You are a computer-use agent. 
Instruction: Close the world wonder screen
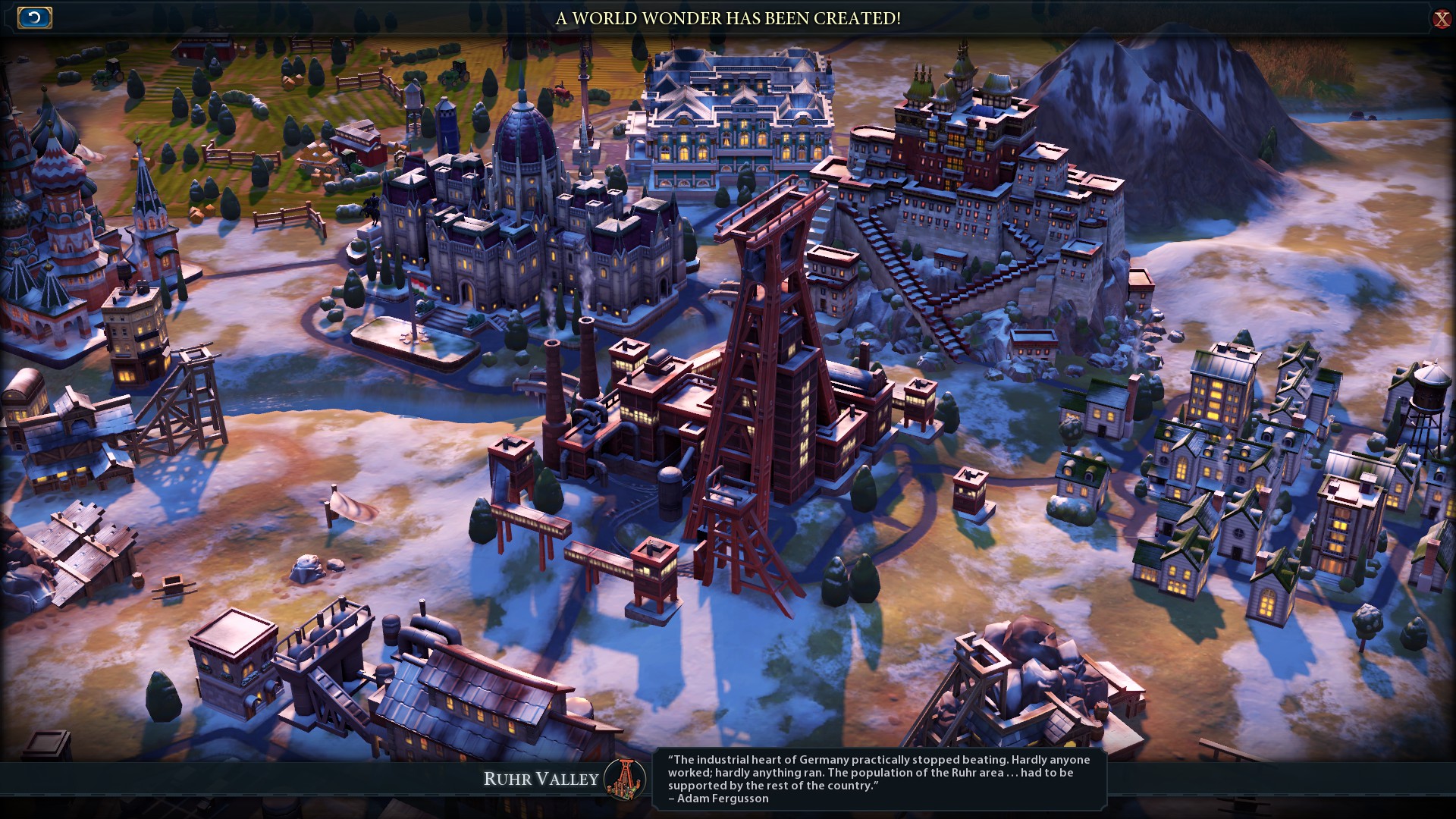[x=1441, y=19]
